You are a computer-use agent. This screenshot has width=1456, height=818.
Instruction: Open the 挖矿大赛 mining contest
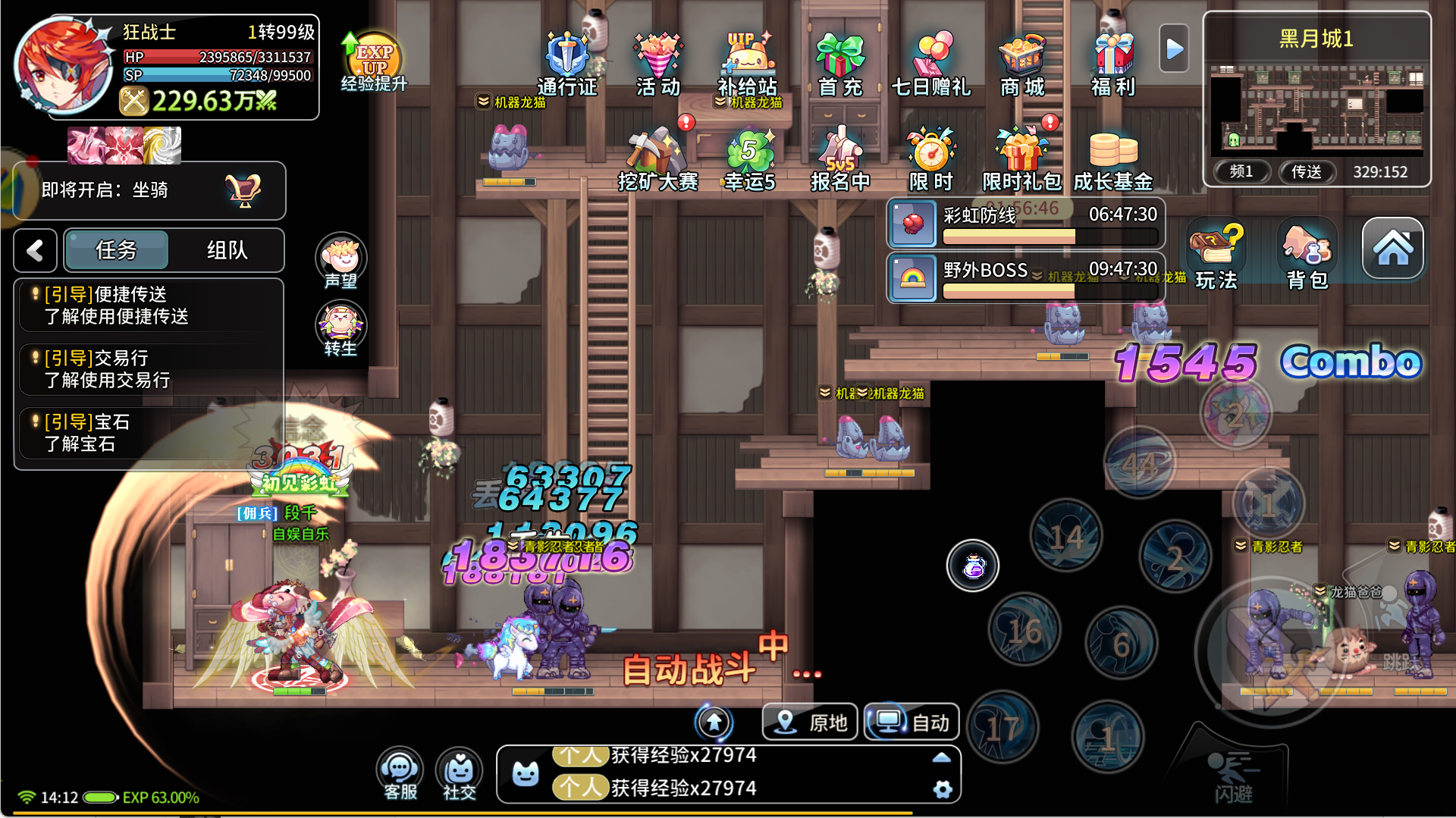coord(657,158)
